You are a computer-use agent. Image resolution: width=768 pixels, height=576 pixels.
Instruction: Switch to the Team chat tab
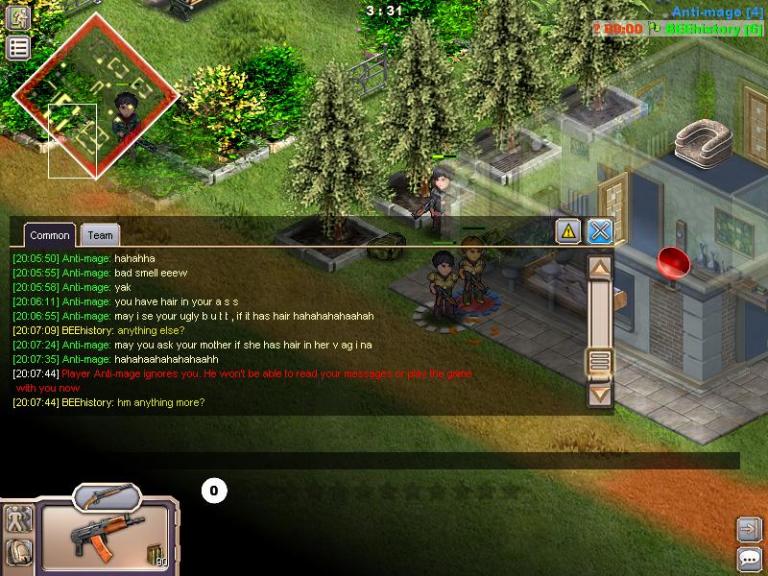[x=100, y=235]
